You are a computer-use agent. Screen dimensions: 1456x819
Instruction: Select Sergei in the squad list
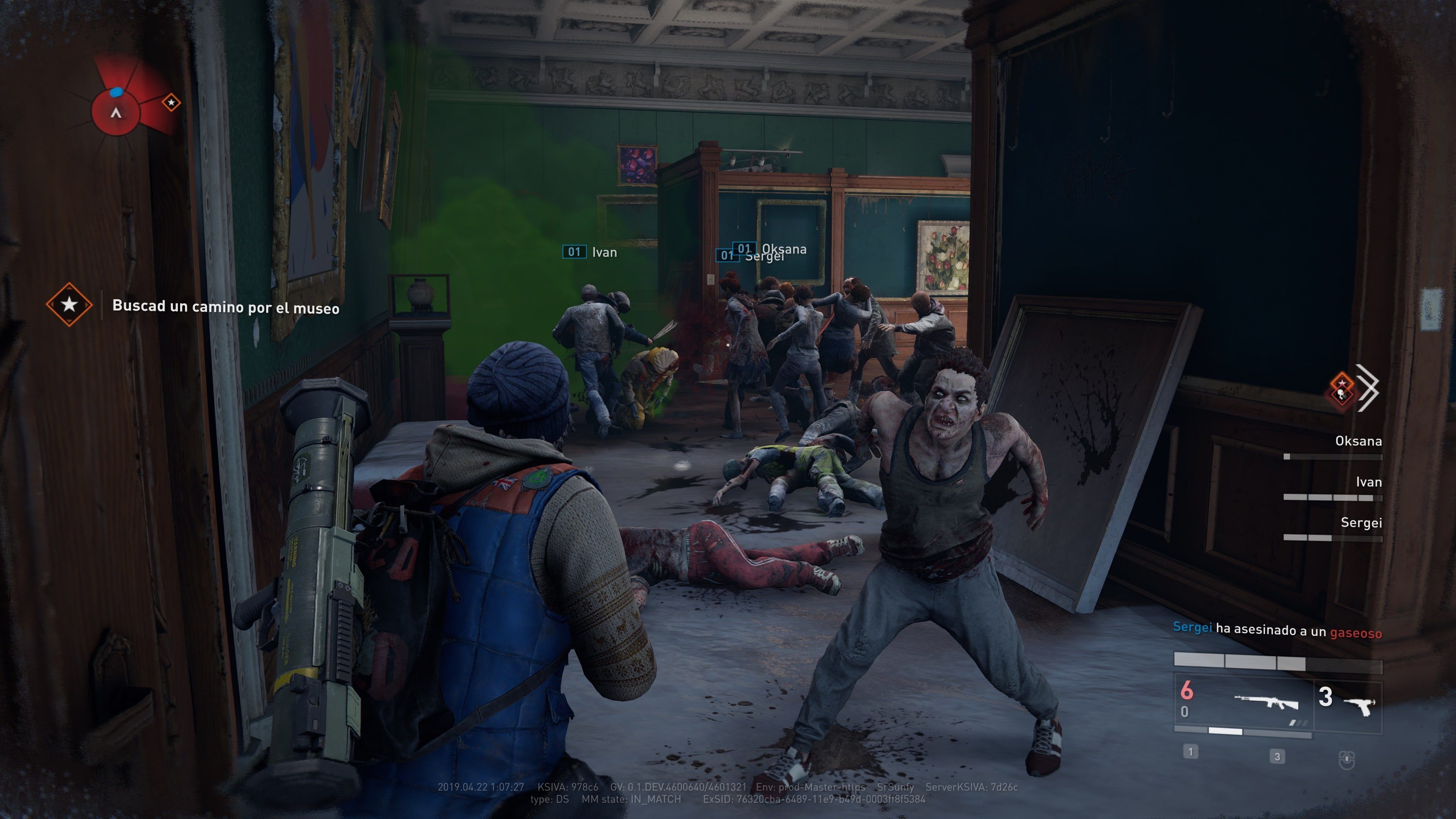[1360, 523]
